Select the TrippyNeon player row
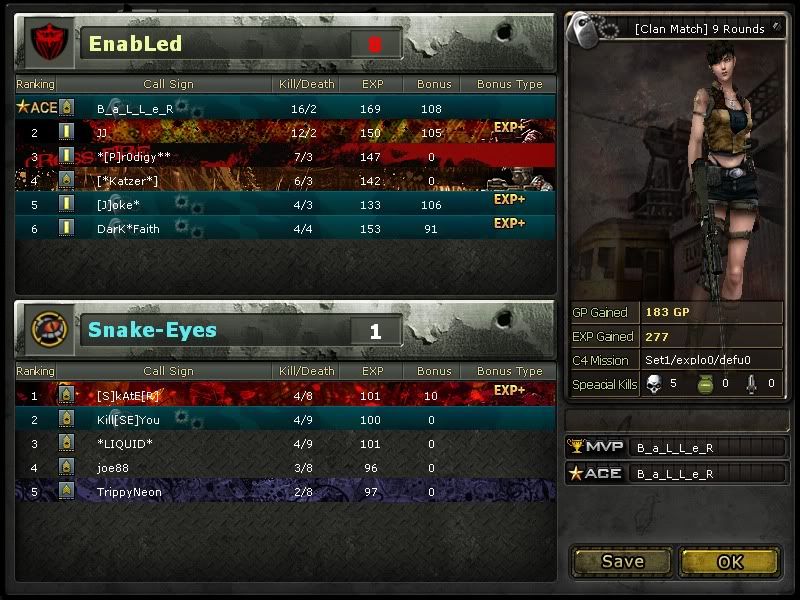The height and width of the screenshot is (600, 800). (285, 492)
